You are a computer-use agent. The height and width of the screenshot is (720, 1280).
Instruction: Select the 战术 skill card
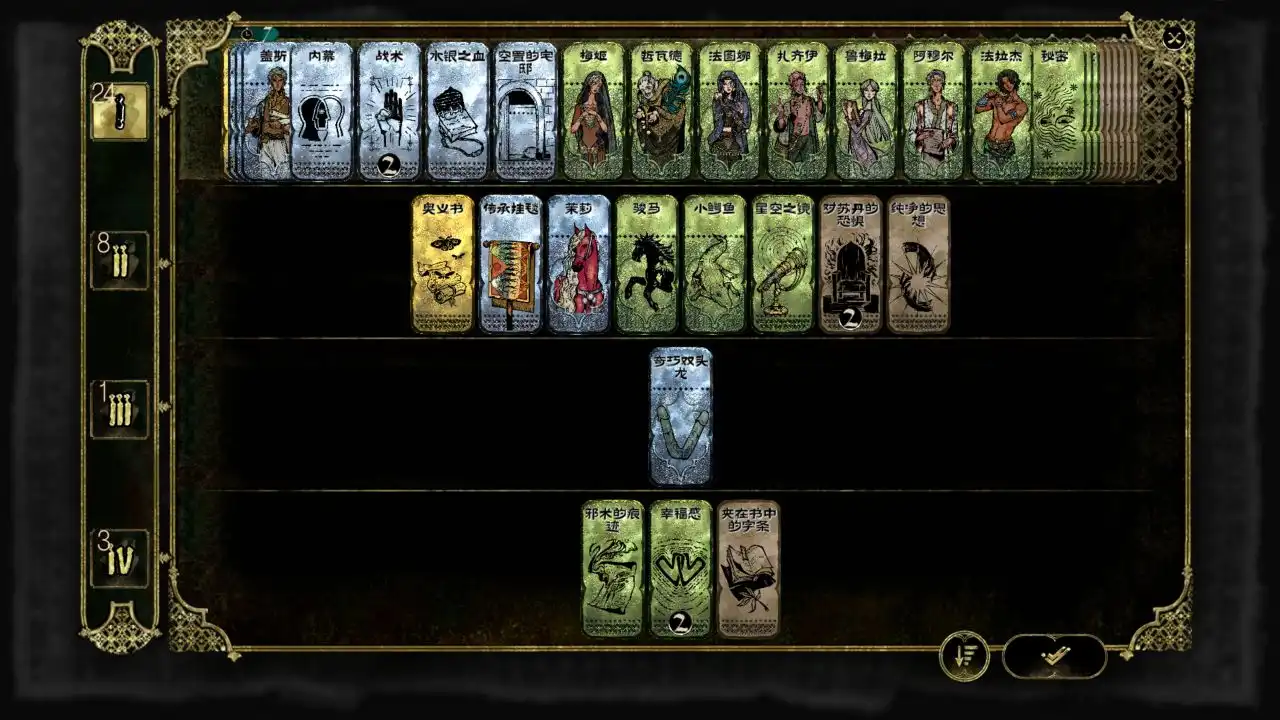389,105
